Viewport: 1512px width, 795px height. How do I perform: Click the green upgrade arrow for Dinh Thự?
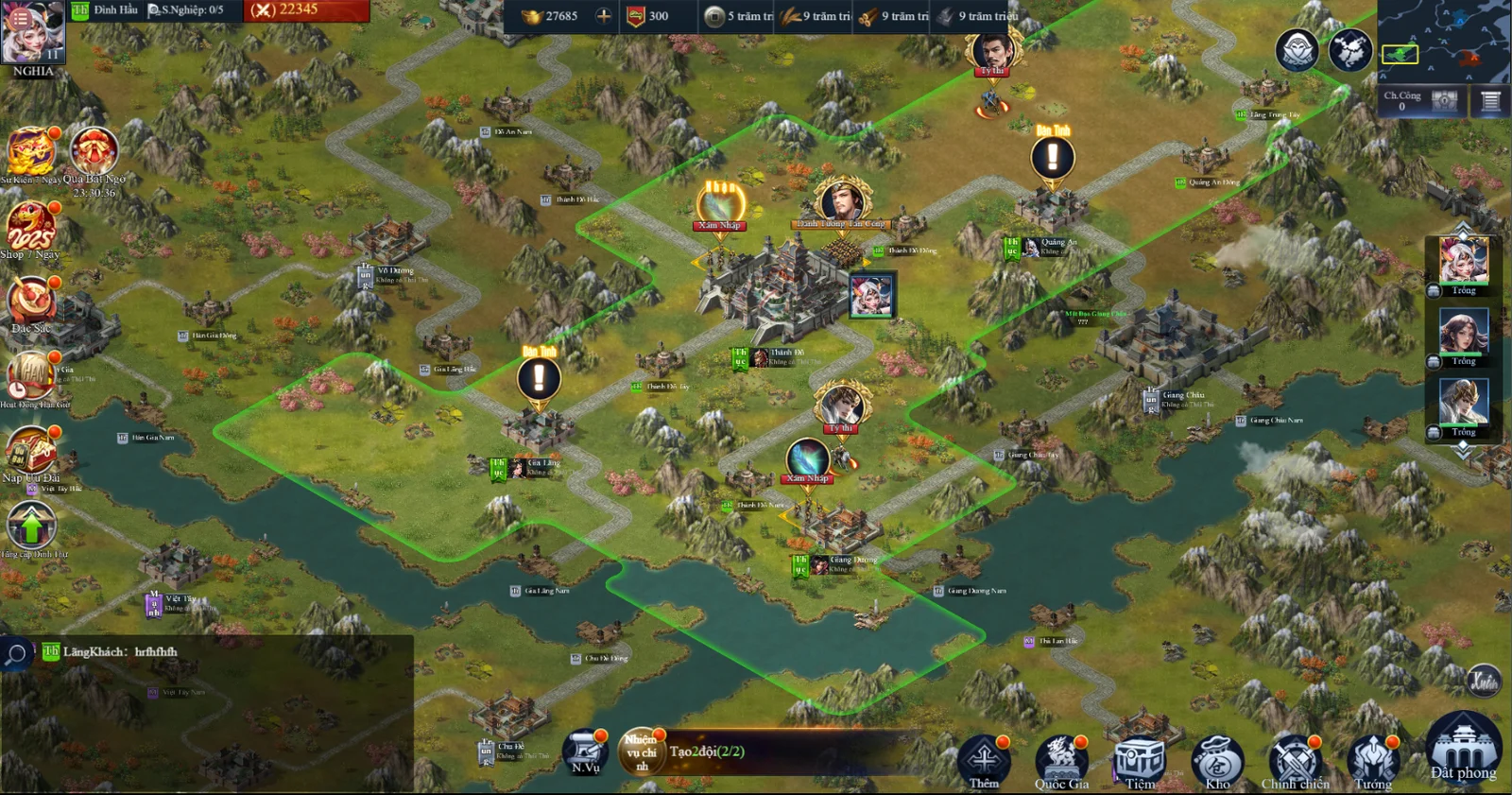coord(31,525)
